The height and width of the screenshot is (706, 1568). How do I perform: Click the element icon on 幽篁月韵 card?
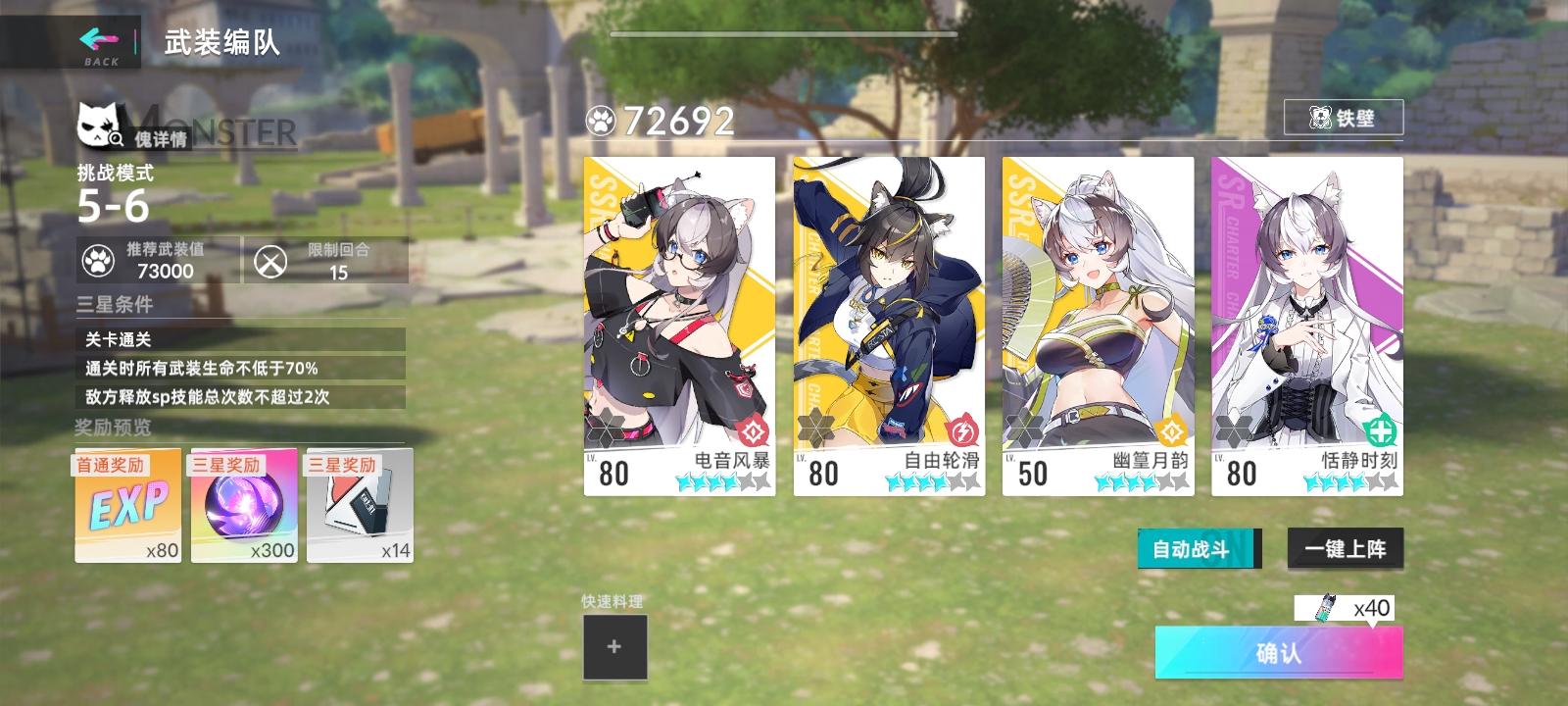click(1171, 431)
